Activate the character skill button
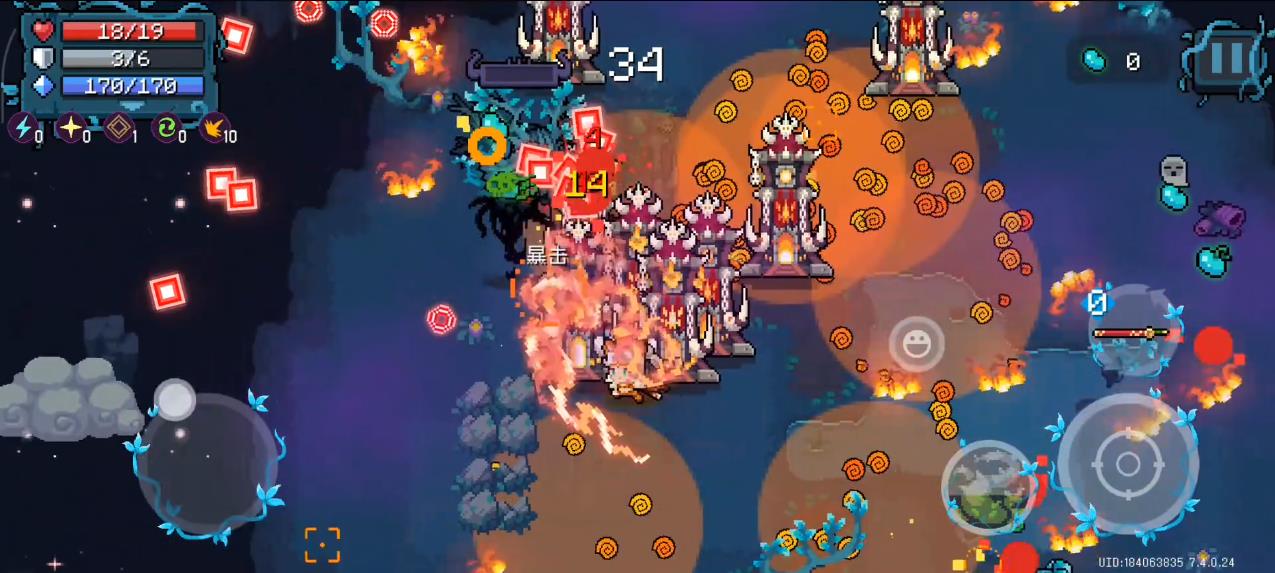The width and height of the screenshot is (1275, 573). coord(988,487)
